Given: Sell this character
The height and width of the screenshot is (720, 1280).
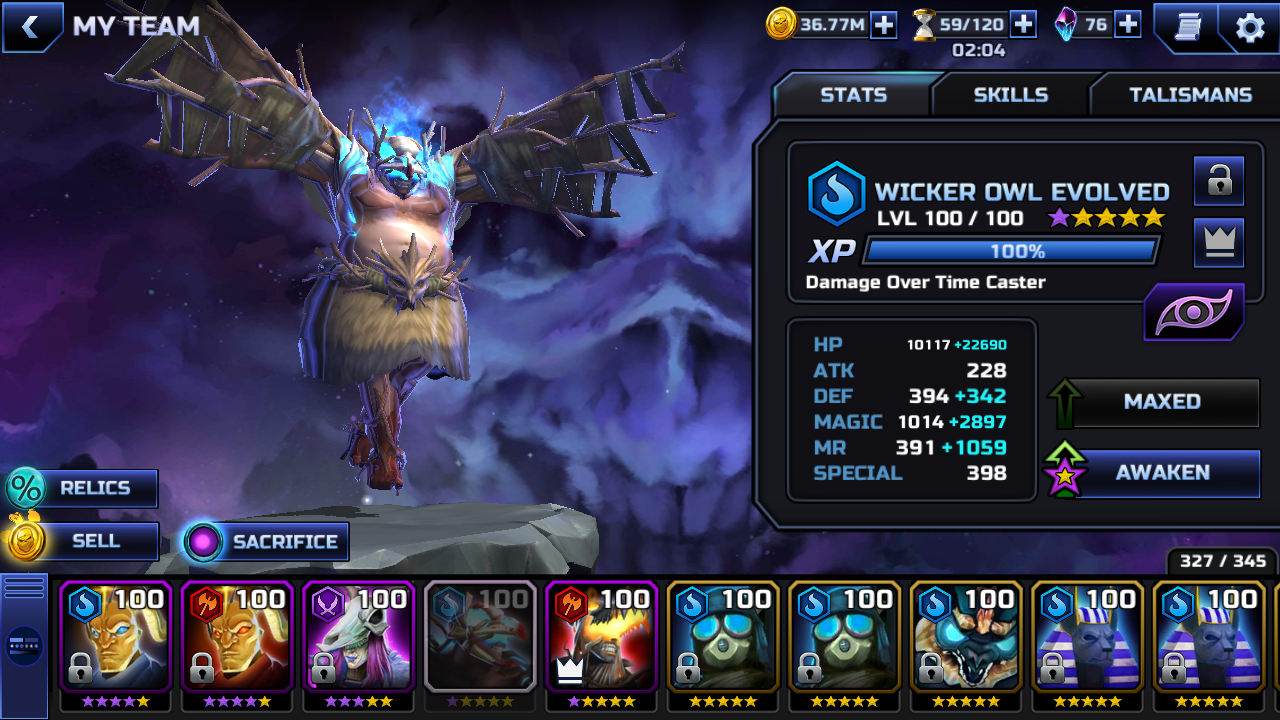Looking at the screenshot, I should click(84, 541).
